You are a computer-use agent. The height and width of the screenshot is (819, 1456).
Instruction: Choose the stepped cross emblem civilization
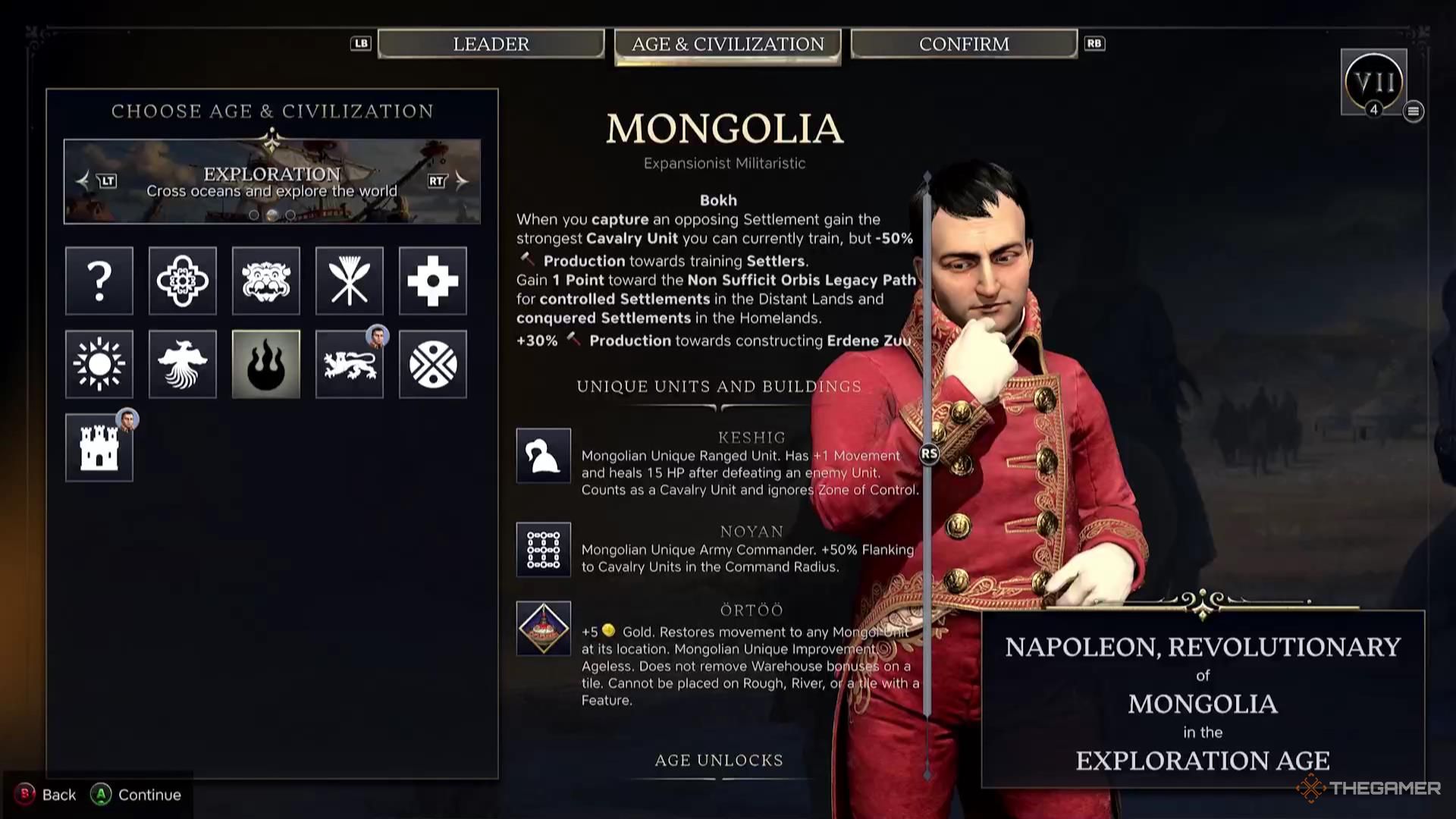click(433, 281)
